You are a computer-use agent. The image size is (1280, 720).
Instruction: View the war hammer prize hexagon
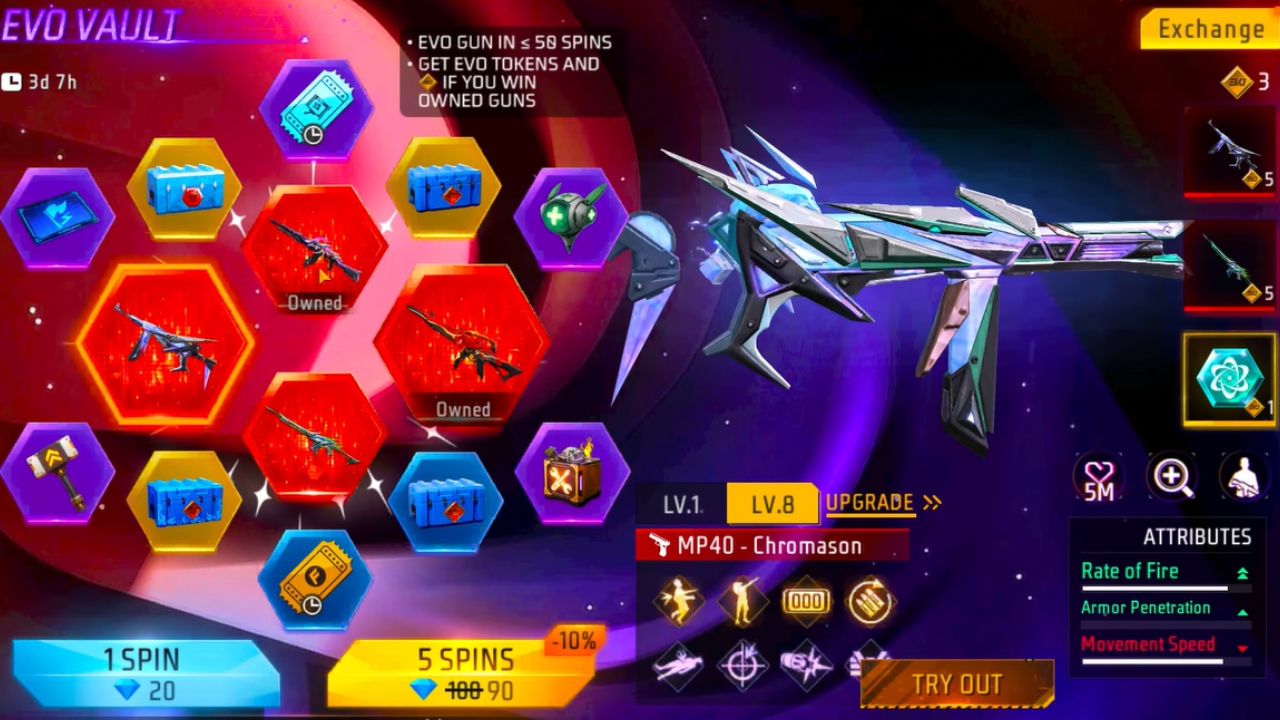57,473
